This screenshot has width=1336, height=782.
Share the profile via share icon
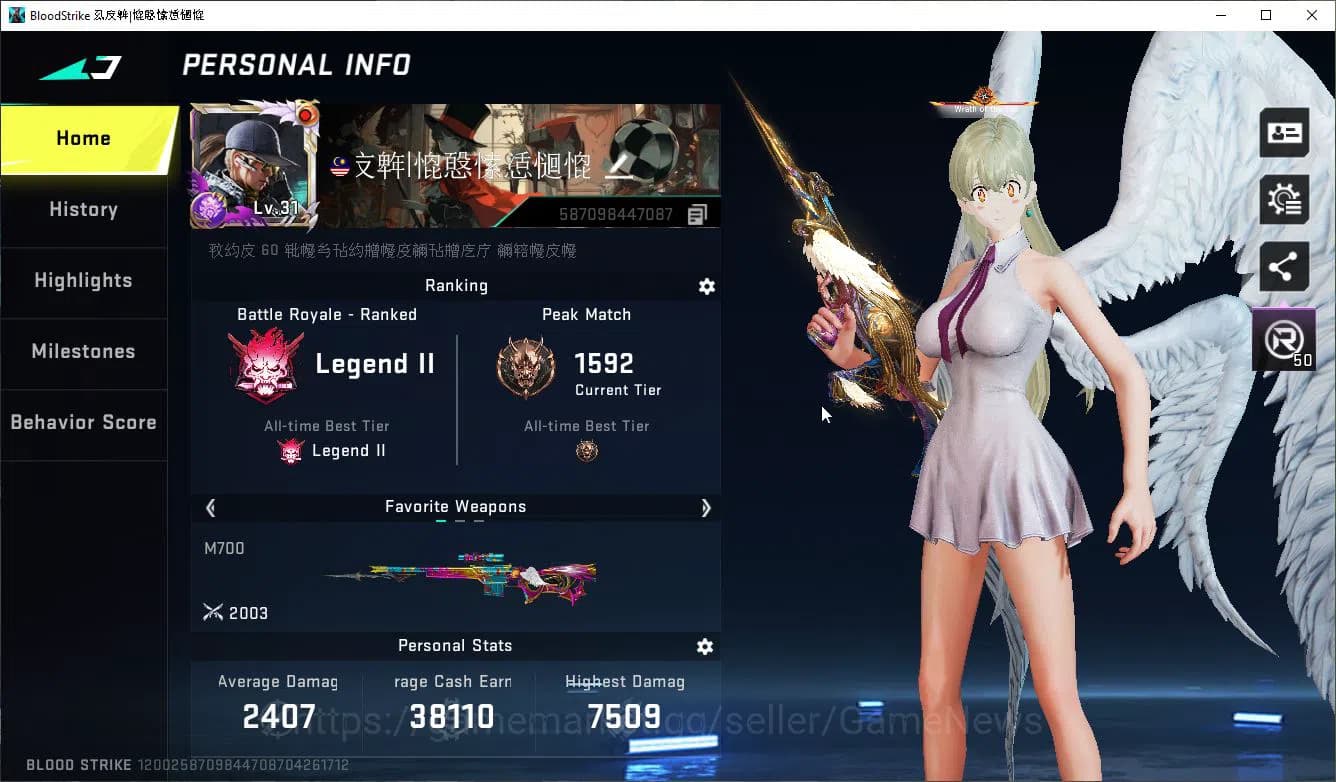1283,267
